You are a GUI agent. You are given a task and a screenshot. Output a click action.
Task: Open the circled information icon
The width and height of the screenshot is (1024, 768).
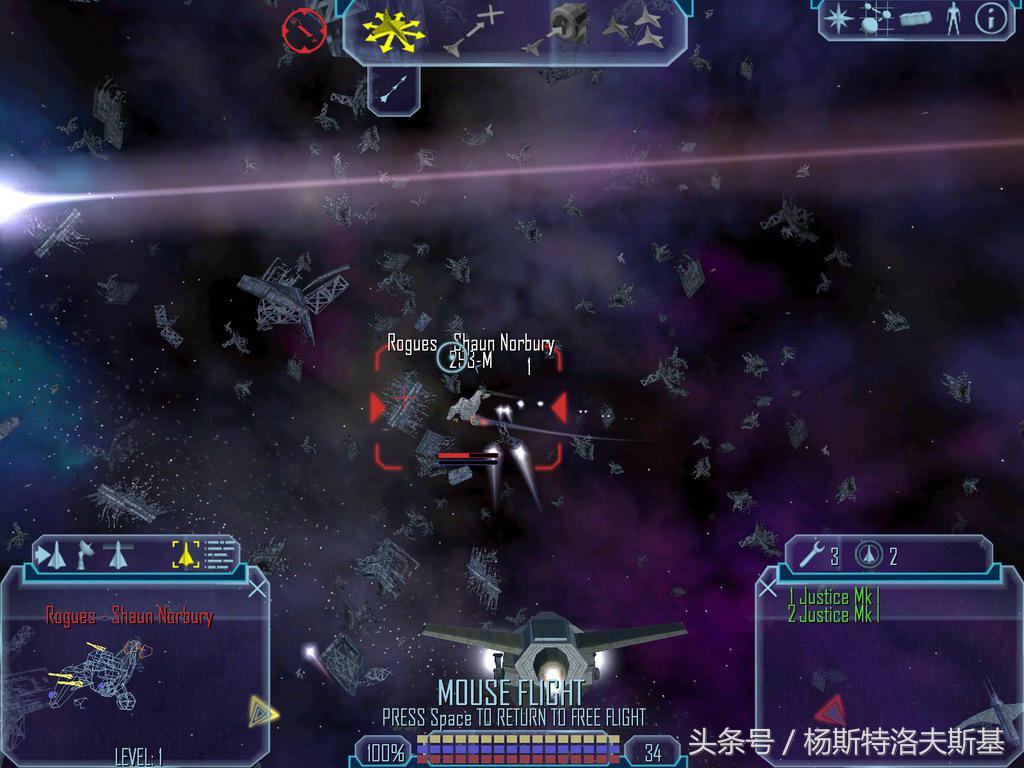click(988, 18)
